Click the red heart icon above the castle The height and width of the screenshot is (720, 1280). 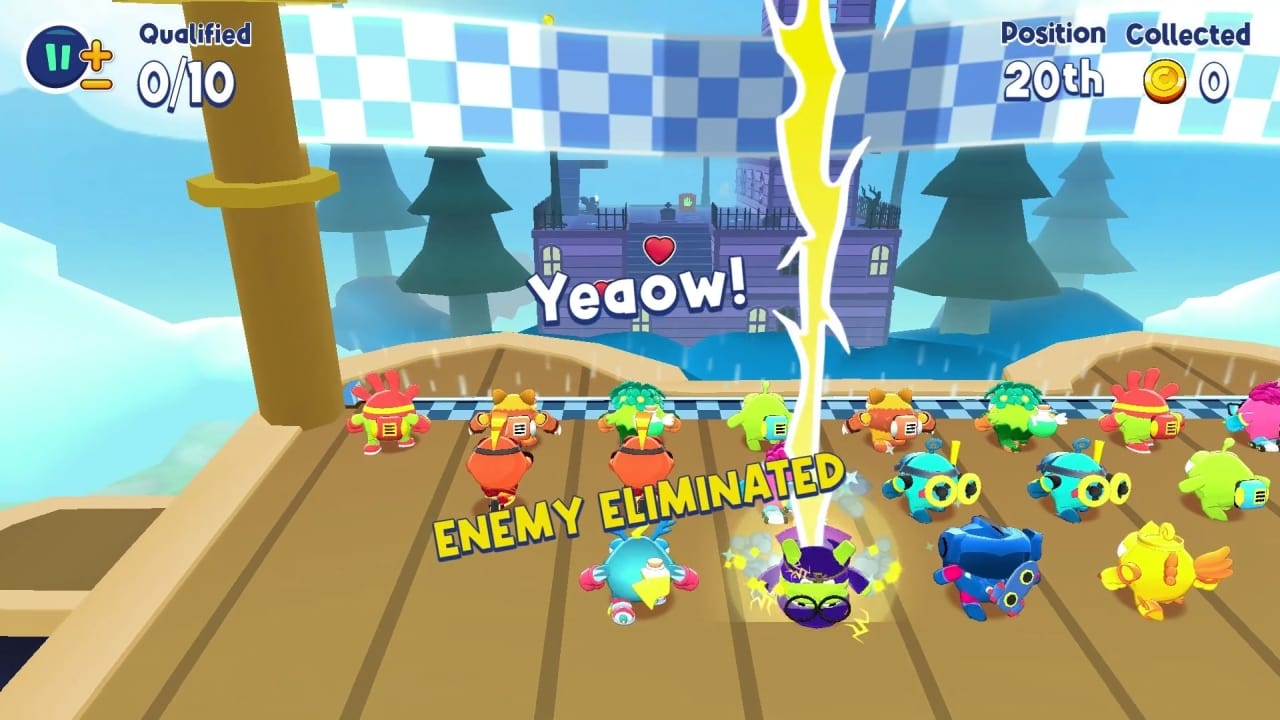[x=661, y=249]
